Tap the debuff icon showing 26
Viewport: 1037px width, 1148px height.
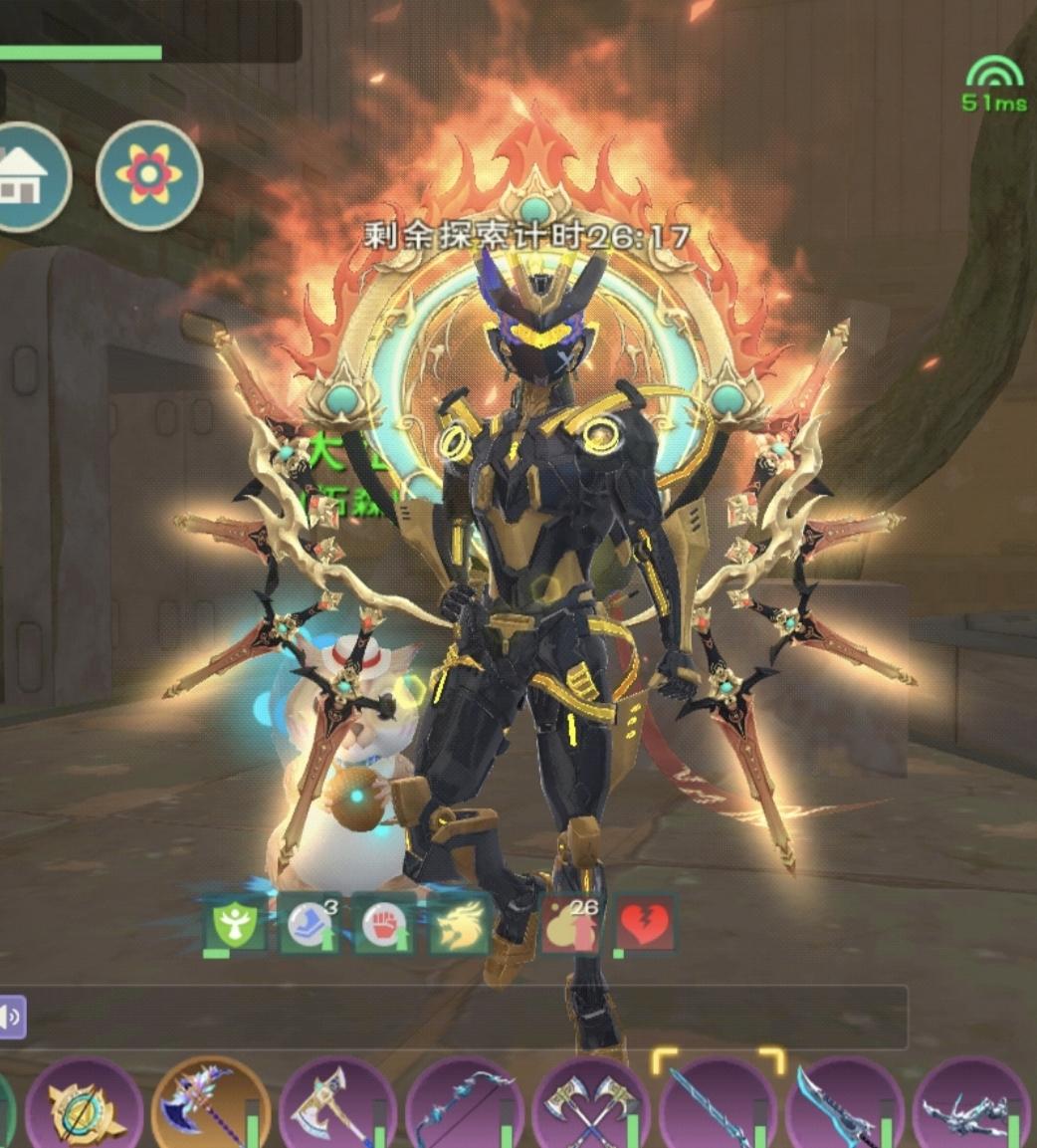point(570,926)
